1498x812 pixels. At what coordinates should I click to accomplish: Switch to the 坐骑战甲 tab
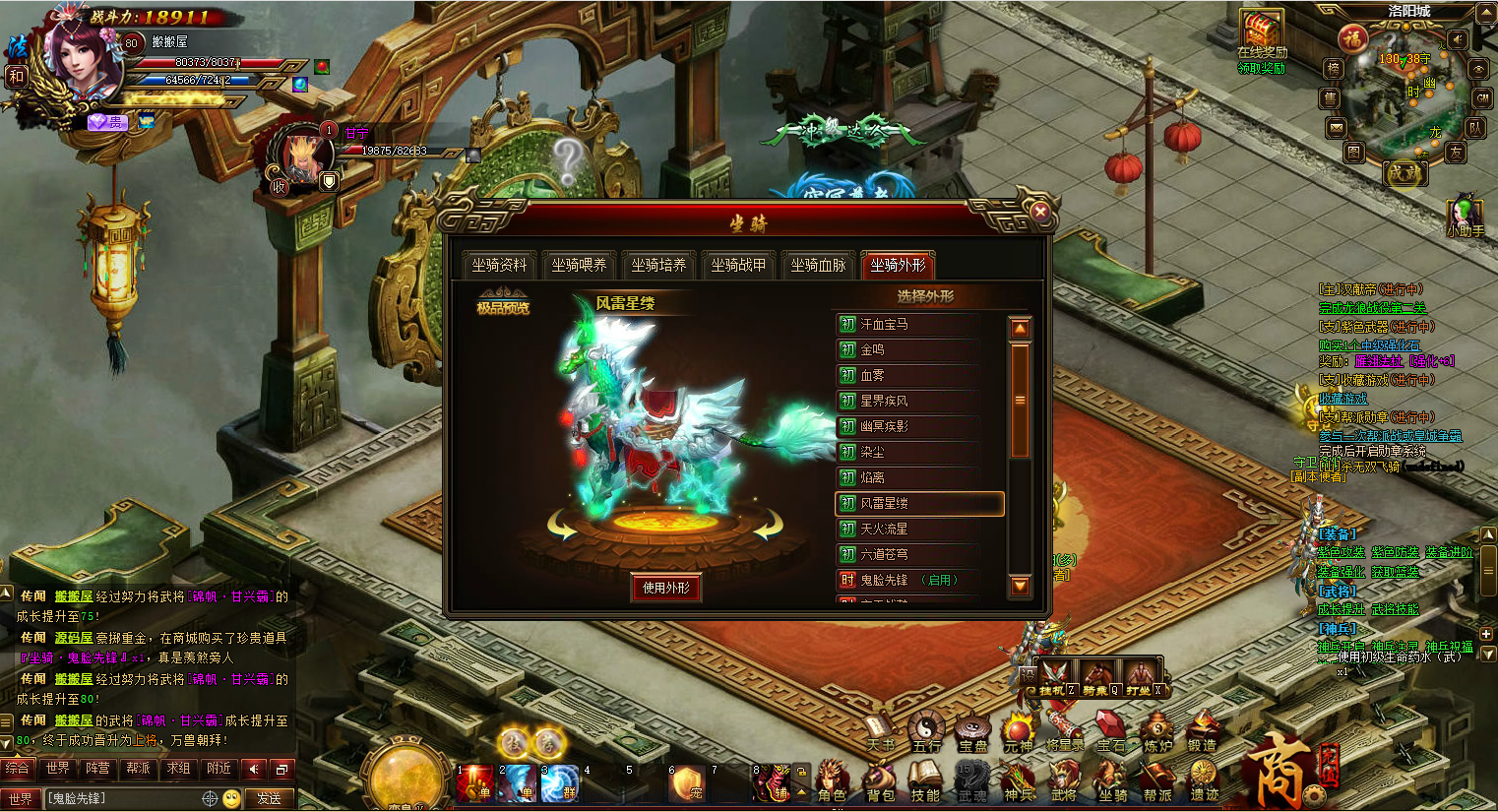(738, 265)
